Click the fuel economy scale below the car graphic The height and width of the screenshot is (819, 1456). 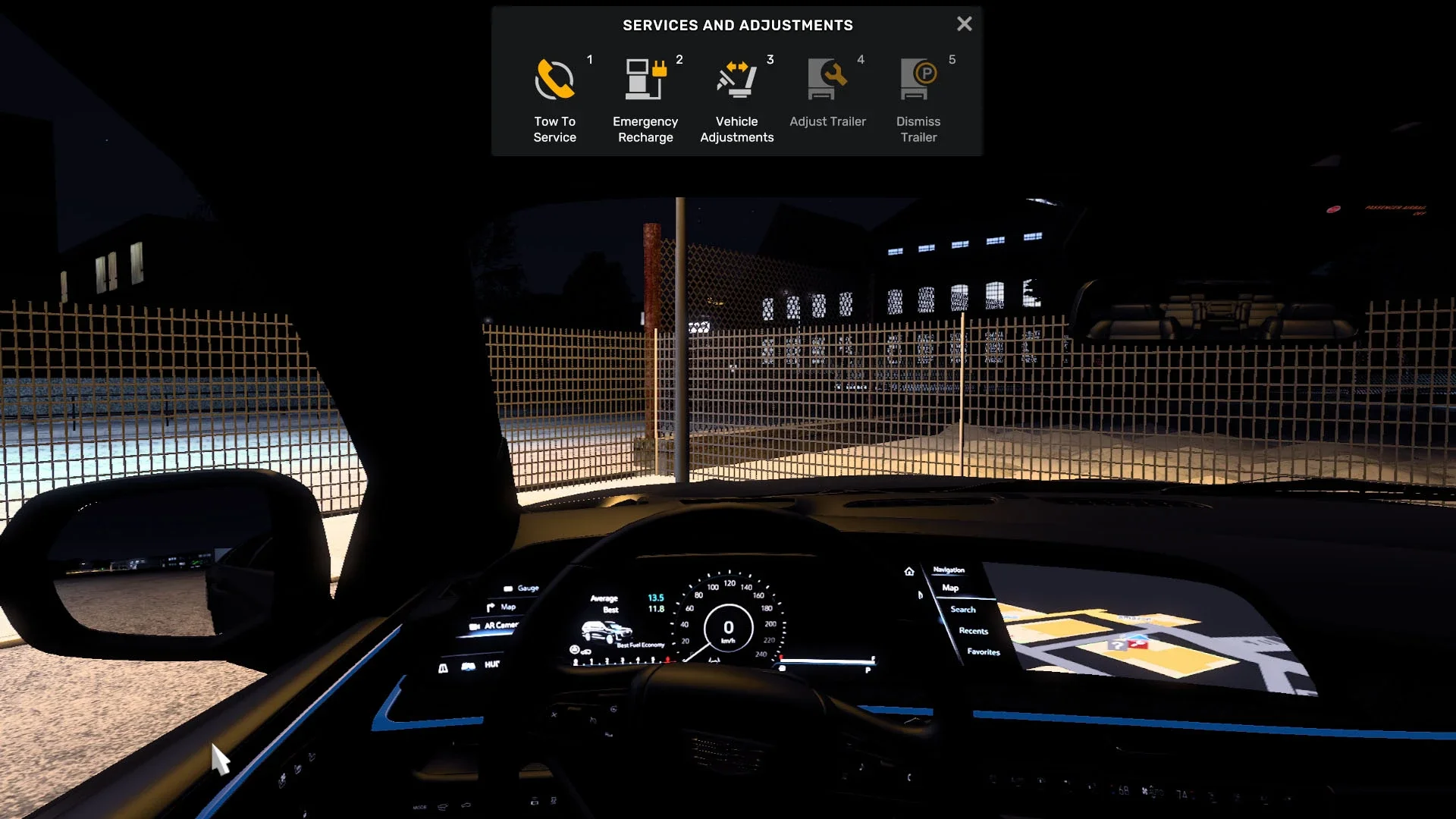617,661
